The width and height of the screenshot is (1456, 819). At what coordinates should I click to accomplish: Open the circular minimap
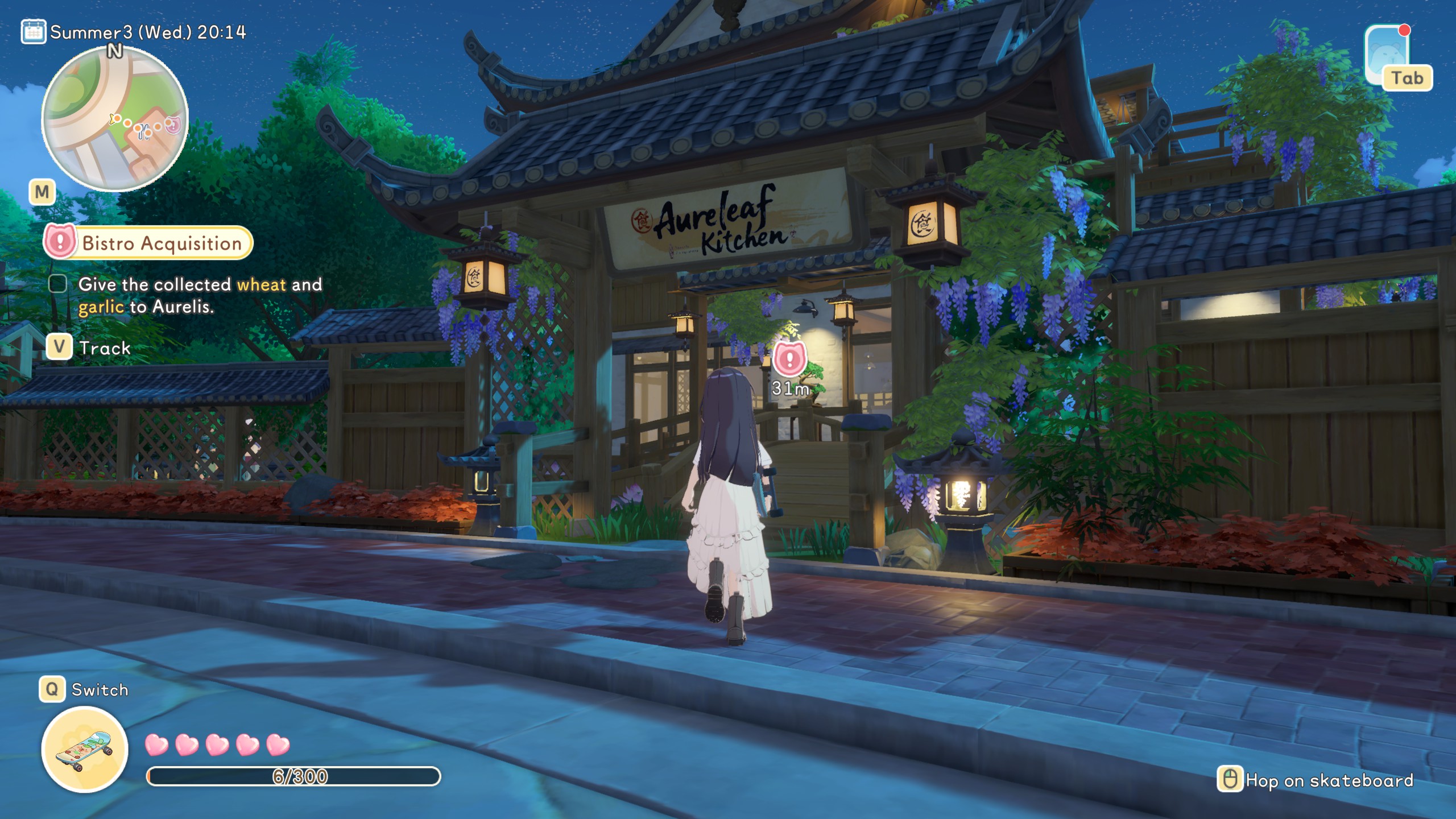click(114, 119)
